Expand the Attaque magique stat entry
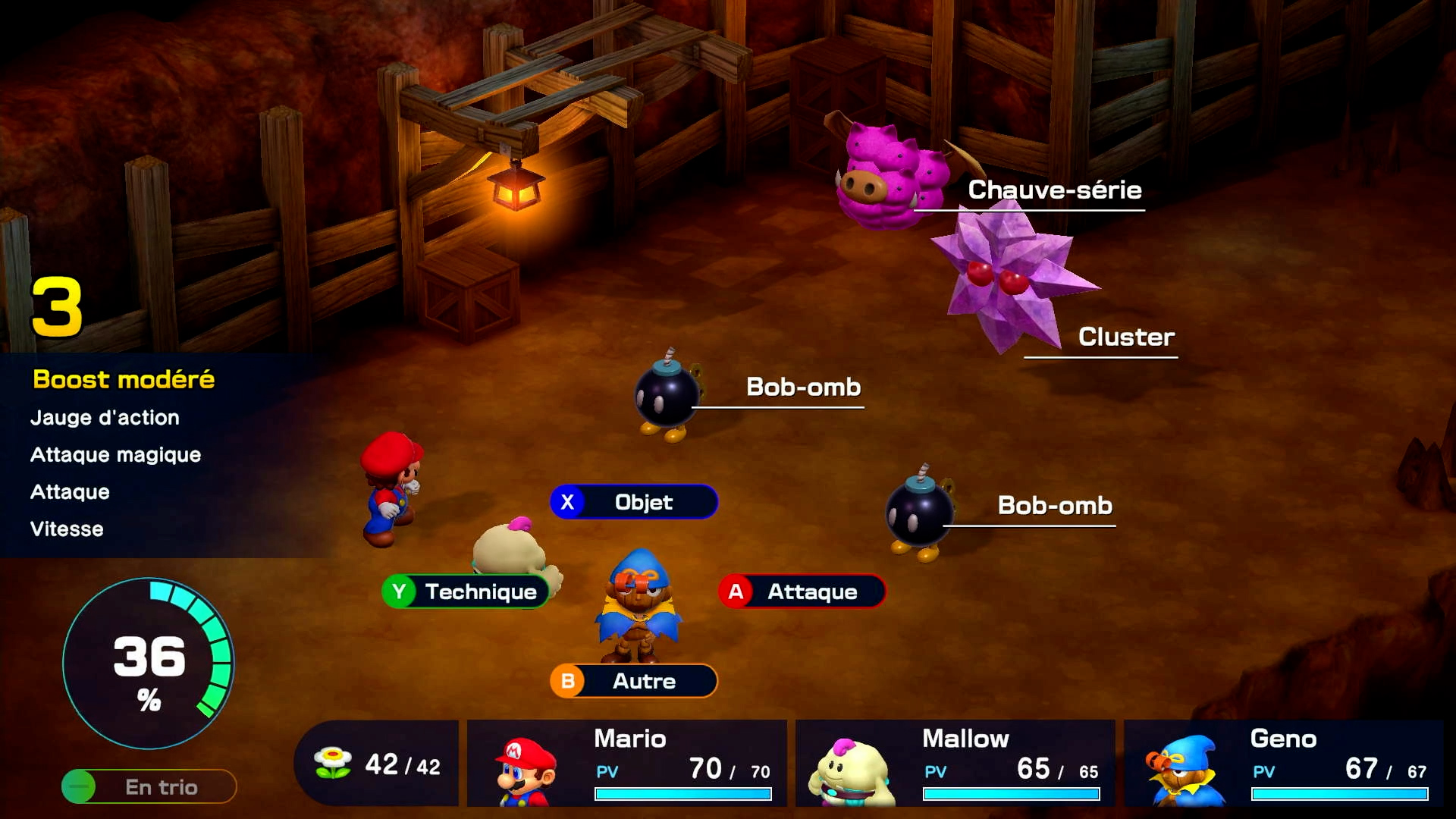Image resolution: width=1456 pixels, height=819 pixels. pos(115,454)
